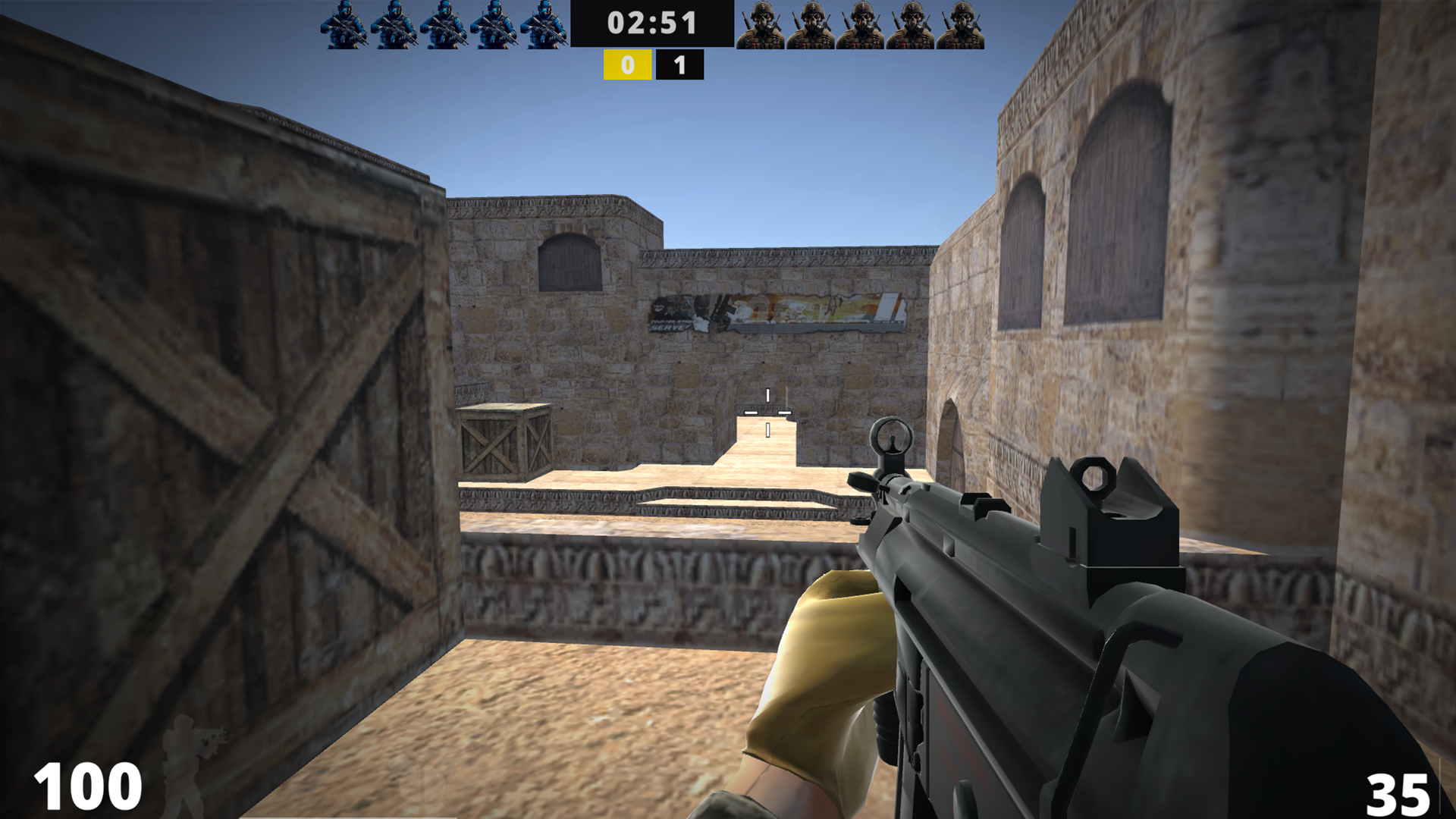Select the last yellow terrorist icon

pos(962,27)
